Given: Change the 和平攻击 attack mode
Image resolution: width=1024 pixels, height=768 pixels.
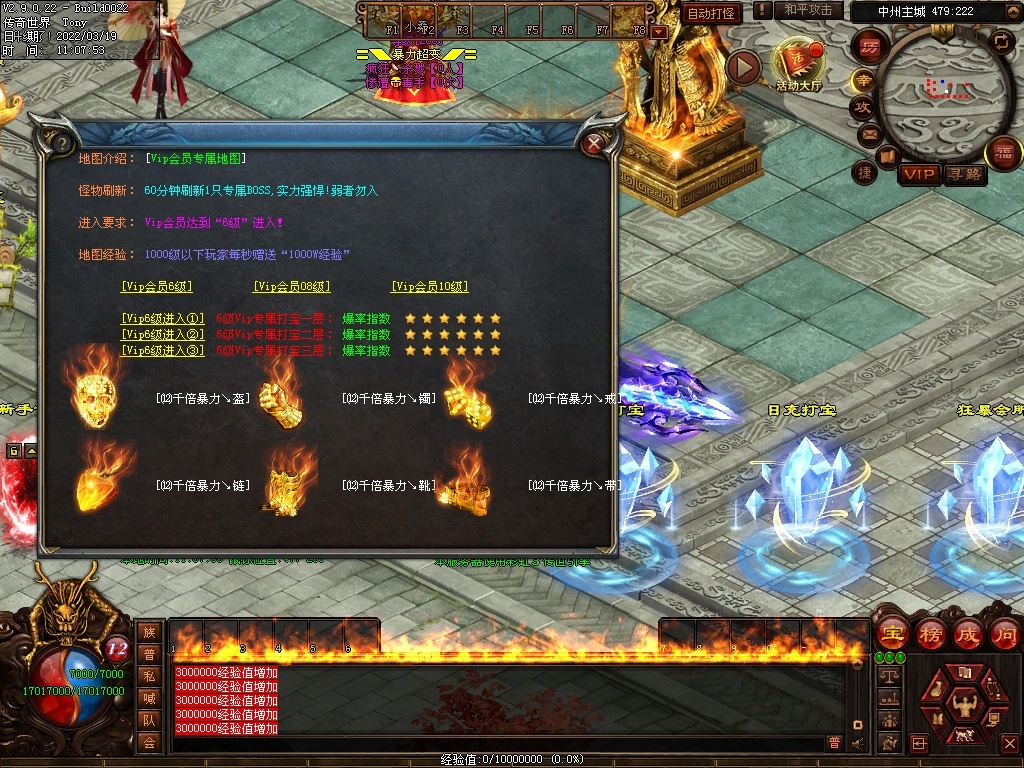Looking at the screenshot, I should click(808, 10).
